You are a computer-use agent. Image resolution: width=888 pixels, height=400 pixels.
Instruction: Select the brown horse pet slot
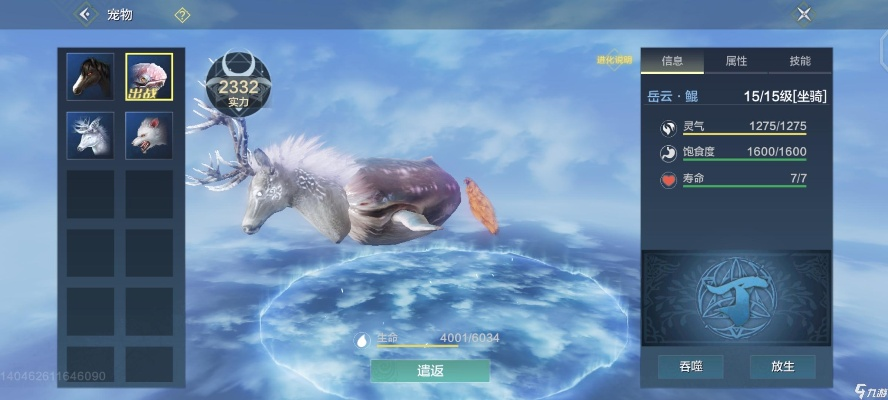click(x=91, y=77)
